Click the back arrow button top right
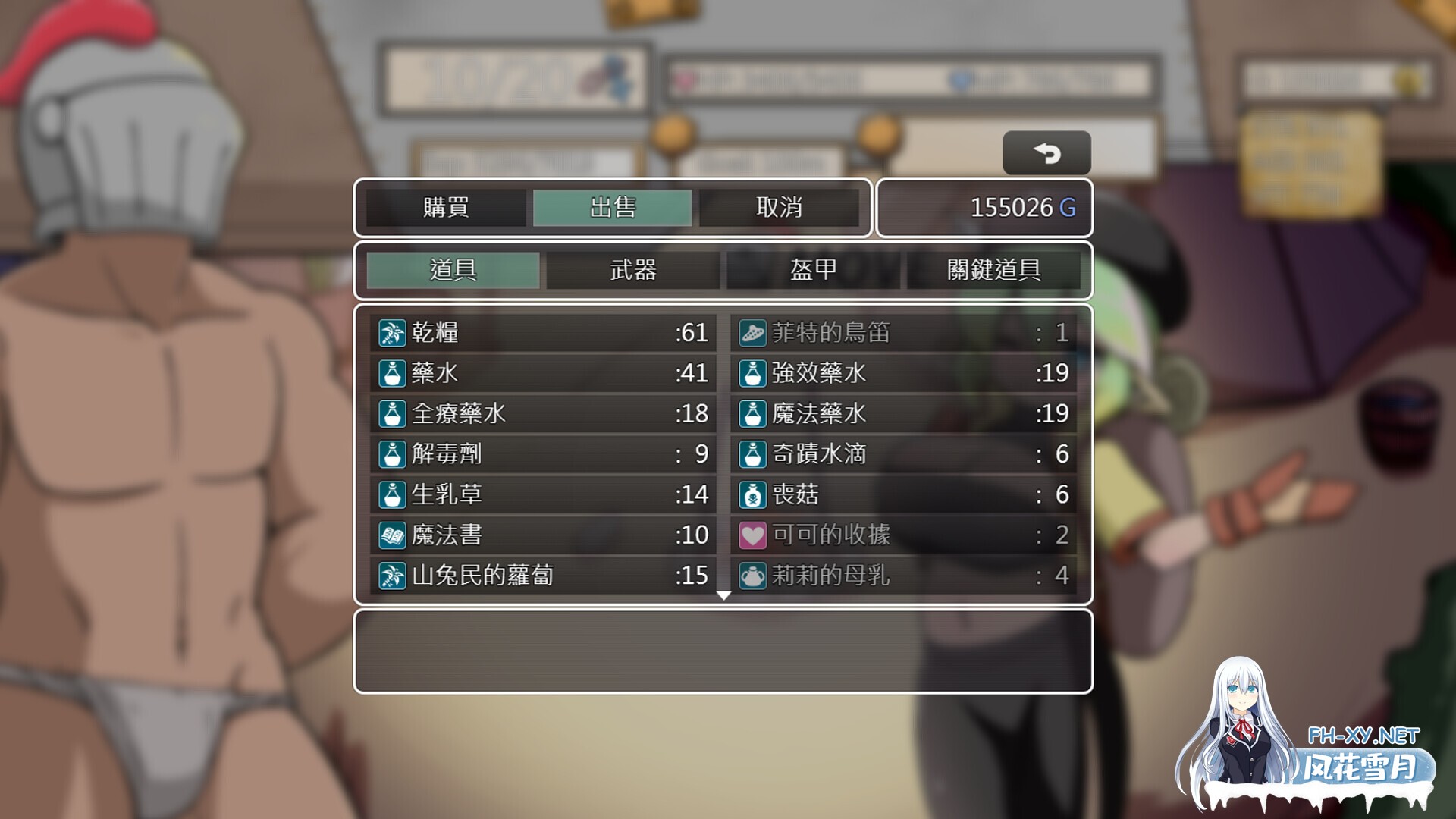Viewport: 1456px width, 819px height. click(x=1047, y=152)
